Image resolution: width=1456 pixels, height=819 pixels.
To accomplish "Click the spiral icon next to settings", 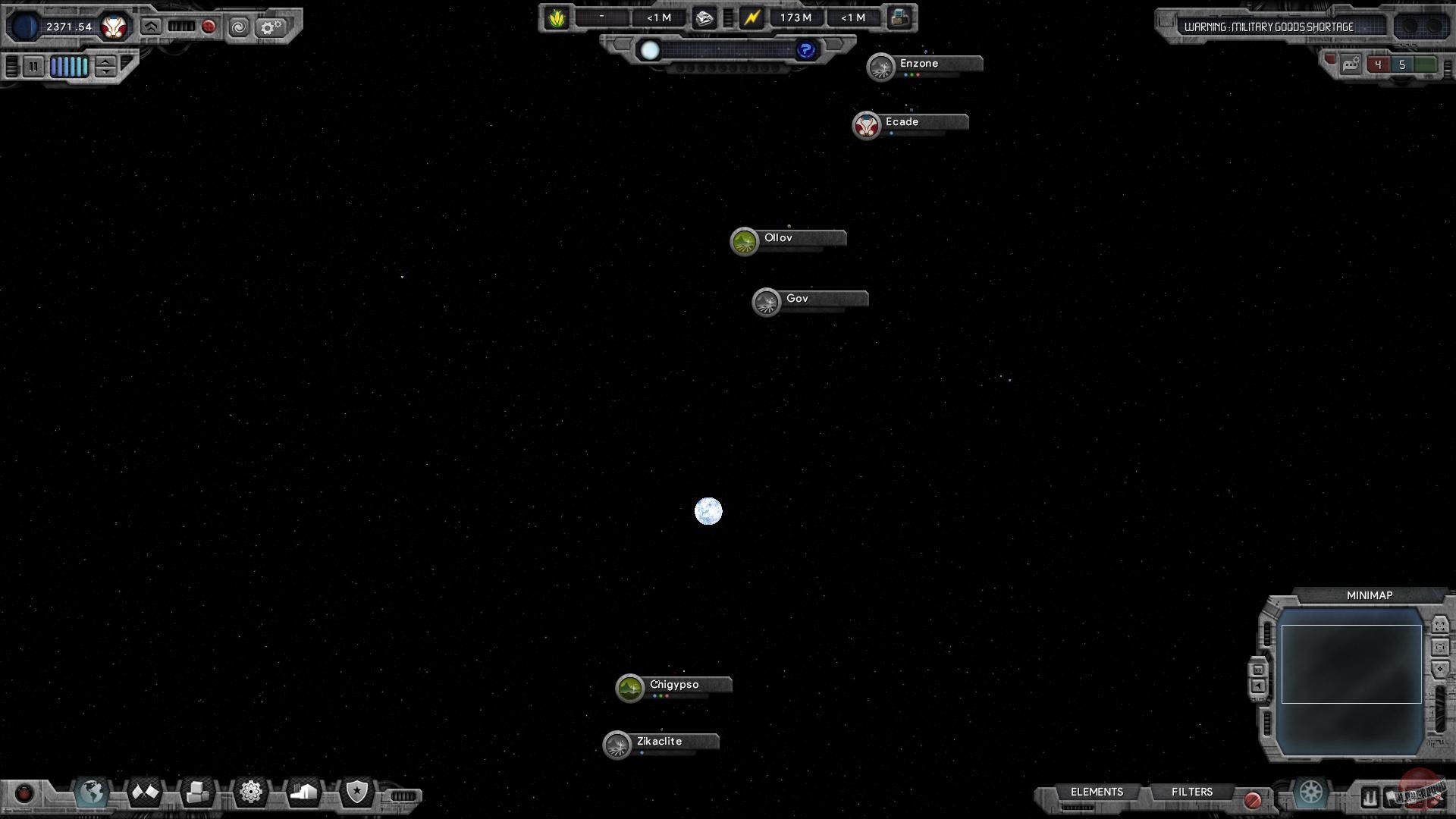I will click(x=239, y=27).
